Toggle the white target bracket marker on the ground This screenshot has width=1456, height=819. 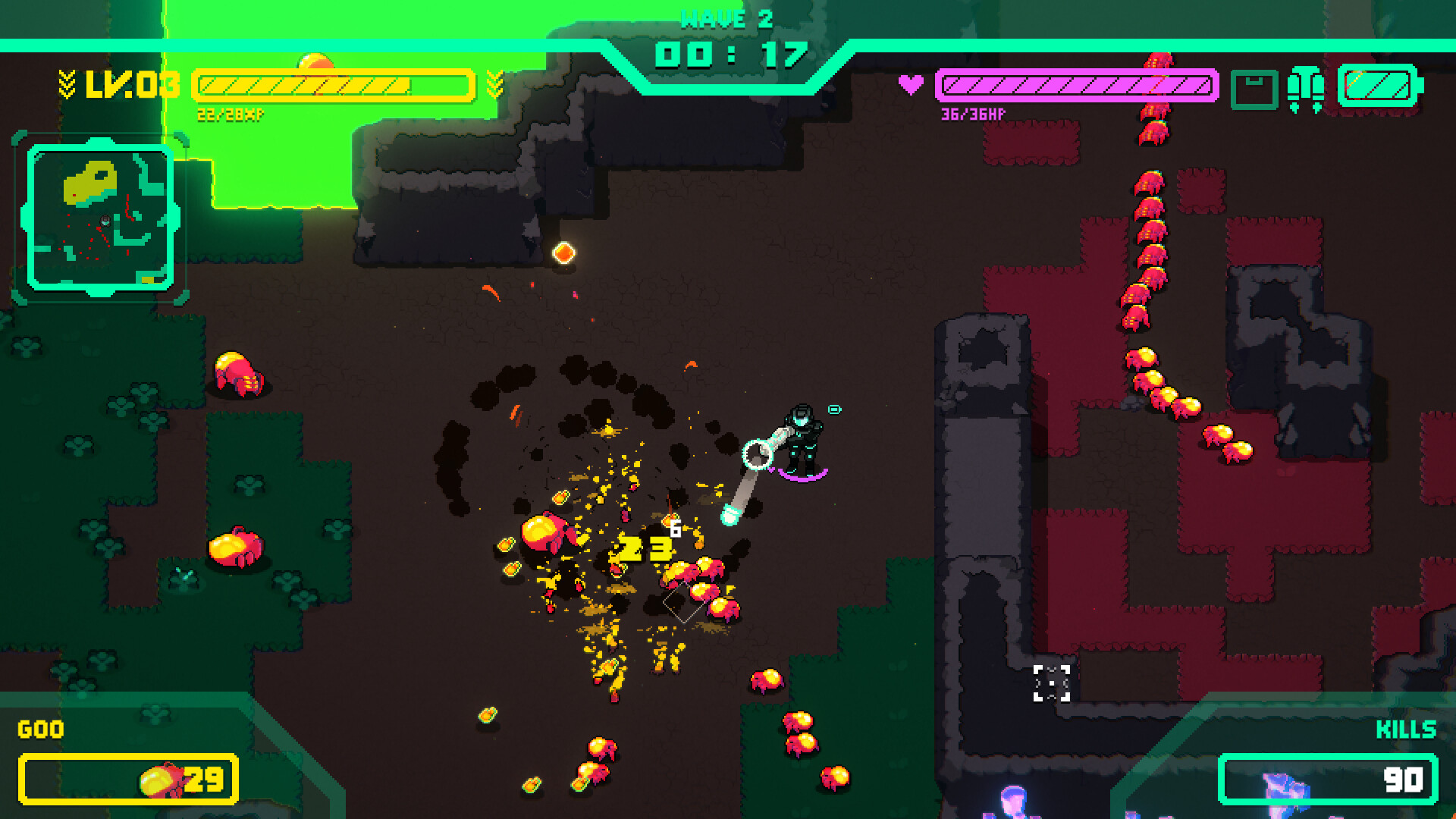[1050, 682]
